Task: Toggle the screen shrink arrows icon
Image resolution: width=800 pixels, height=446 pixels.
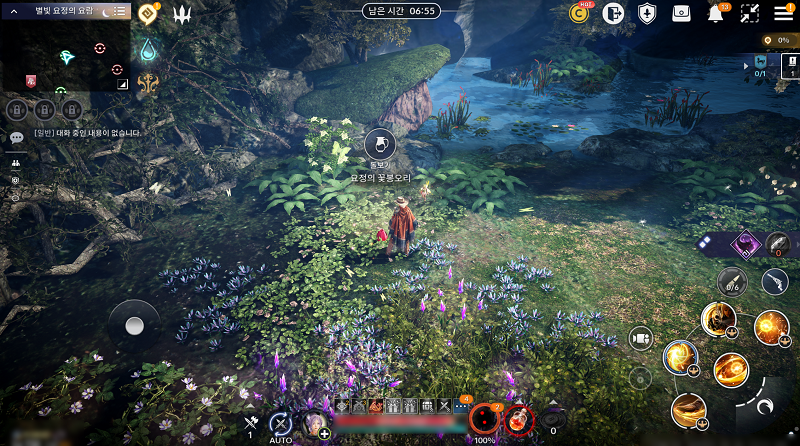Action: tap(750, 13)
